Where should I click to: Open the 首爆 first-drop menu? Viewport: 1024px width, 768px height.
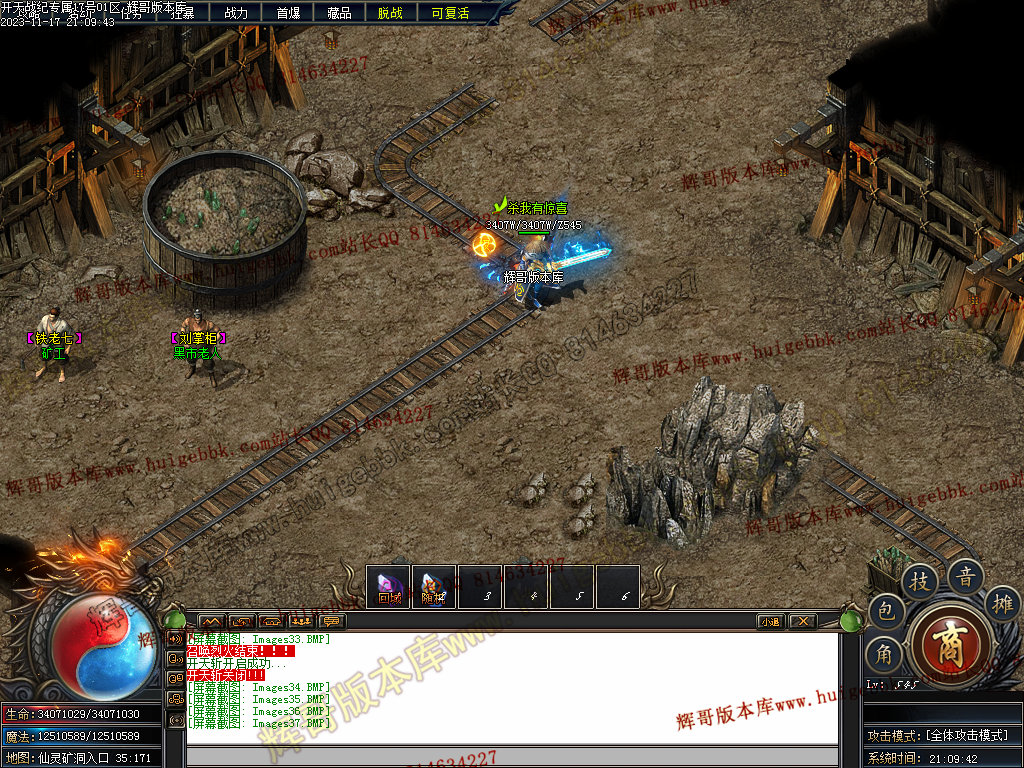tap(288, 13)
